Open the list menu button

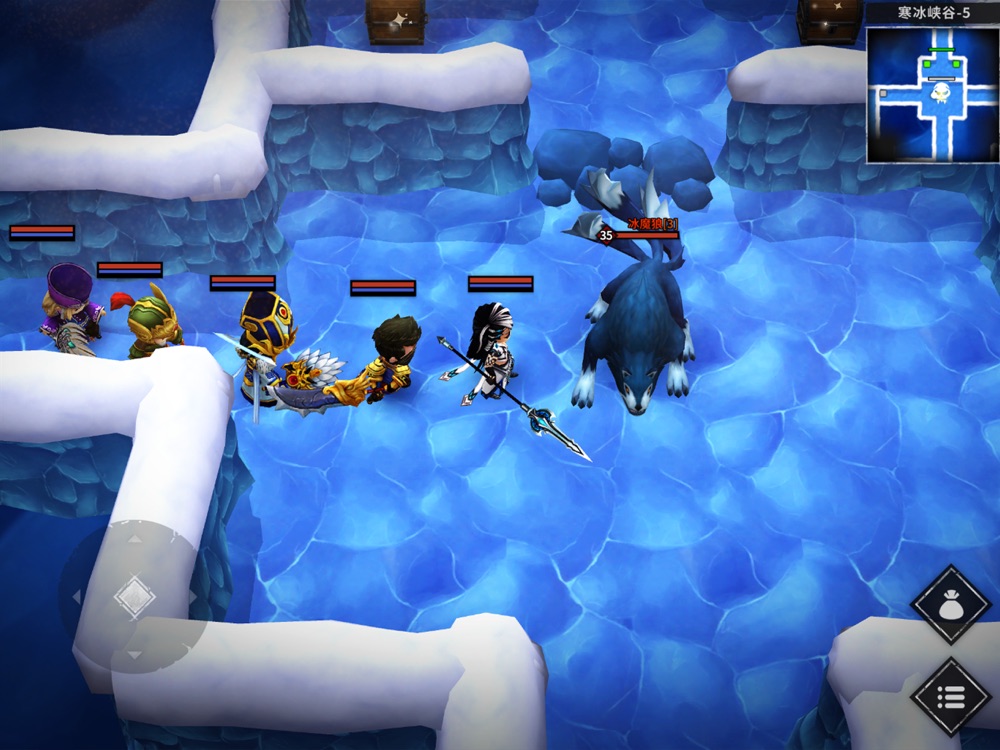pyautogui.click(x=950, y=696)
